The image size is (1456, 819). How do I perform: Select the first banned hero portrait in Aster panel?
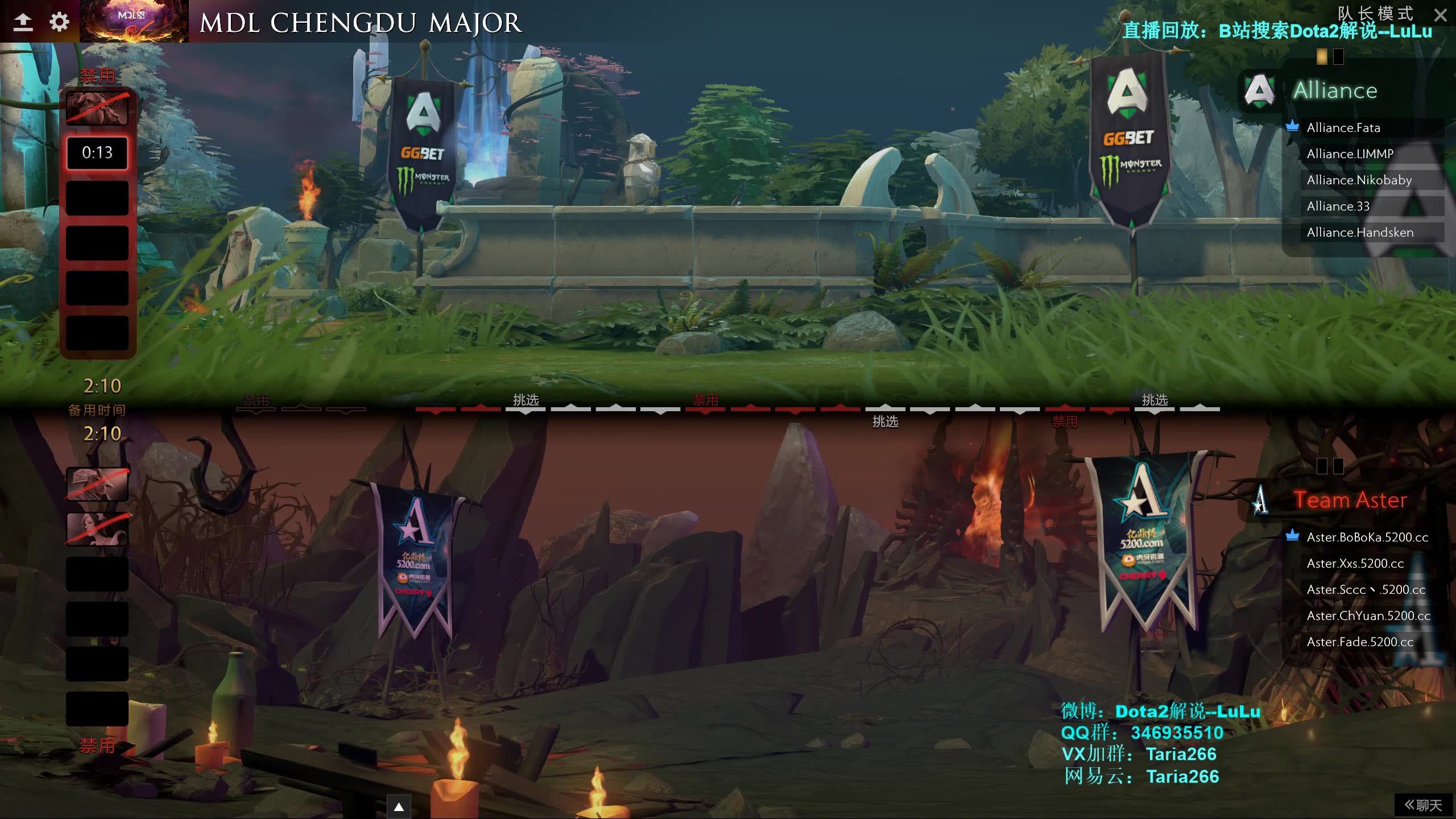[97, 485]
